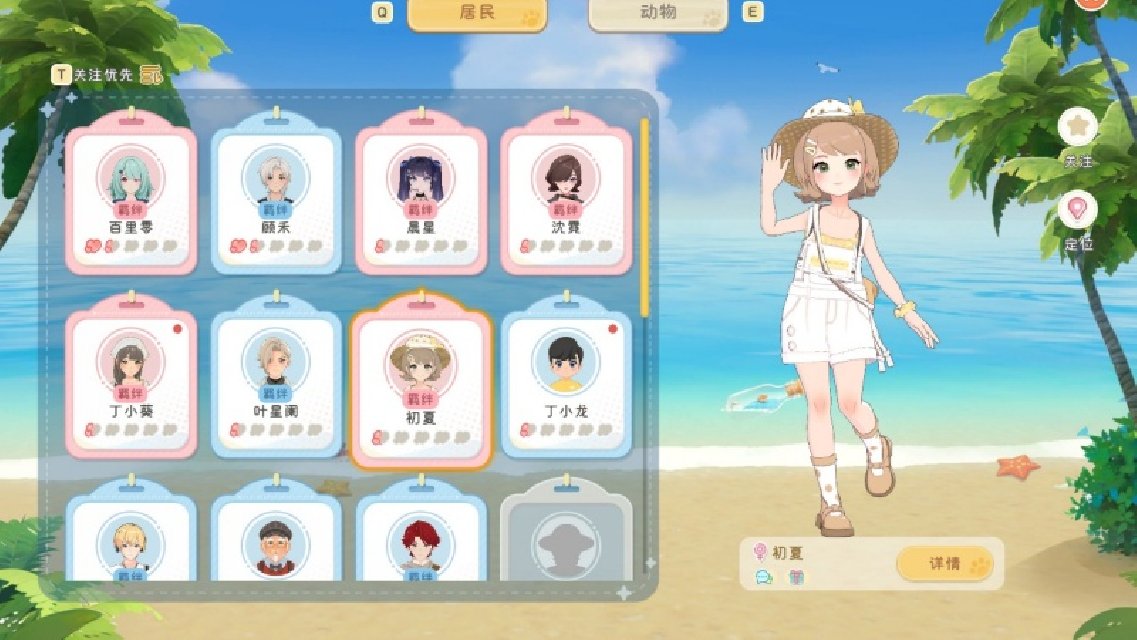1137x640 pixels.
Task: Choose the 晨星 resident card
Action: coord(421,197)
